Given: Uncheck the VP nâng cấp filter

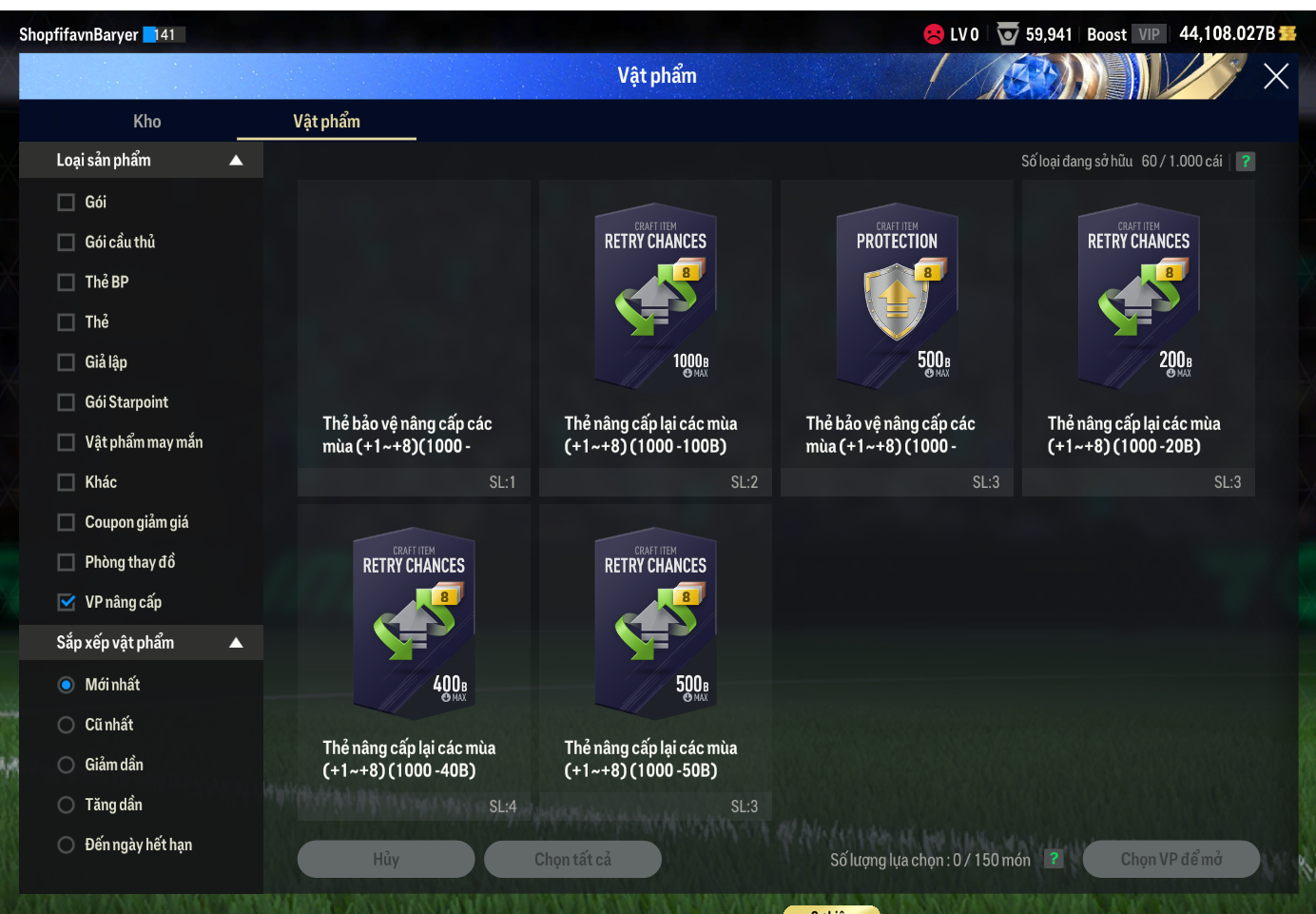Looking at the screenshot, I should 67,602.
